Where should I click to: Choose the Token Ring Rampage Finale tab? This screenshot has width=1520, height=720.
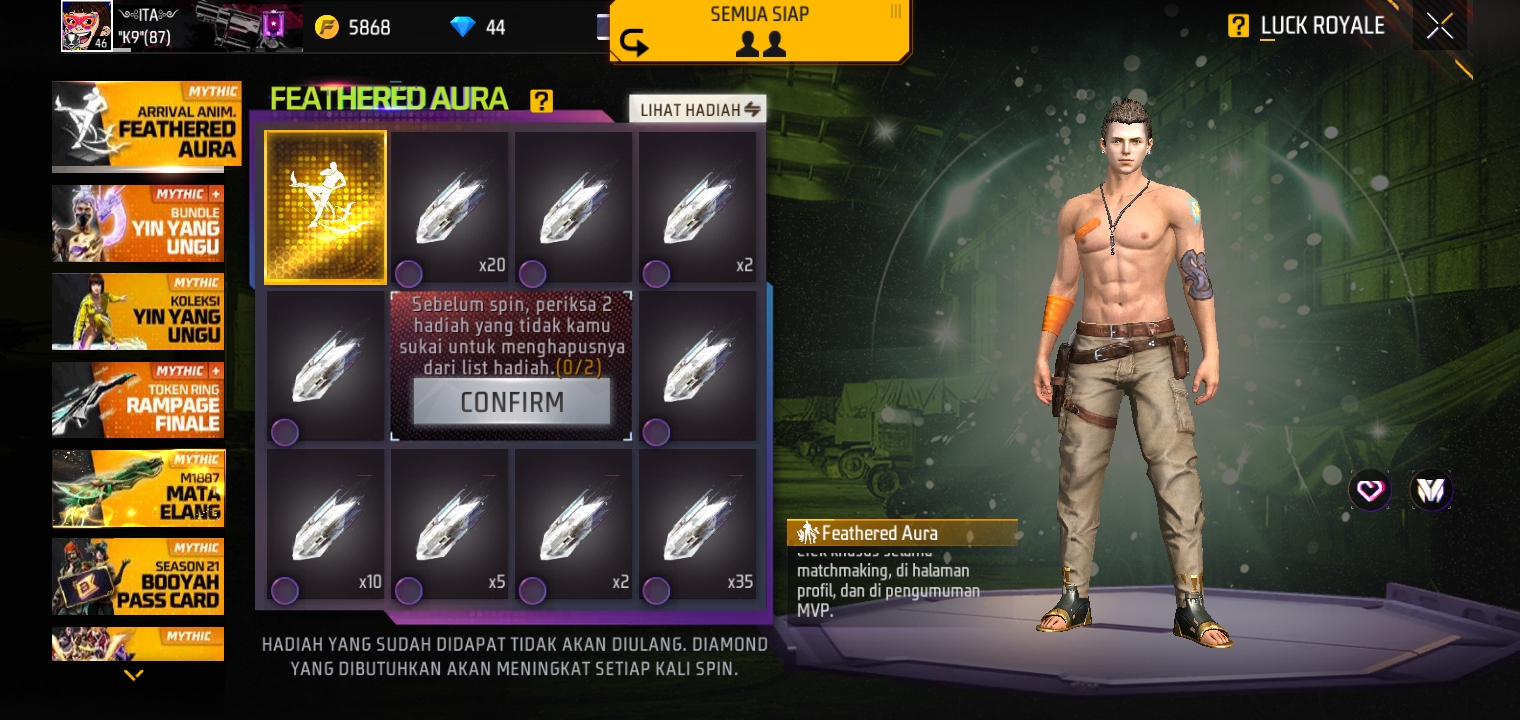pos(138,400)
